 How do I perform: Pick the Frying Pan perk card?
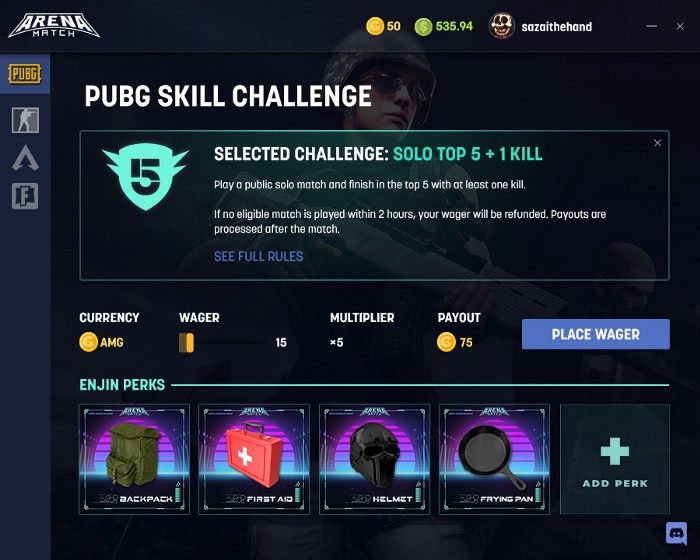point(494,459)
